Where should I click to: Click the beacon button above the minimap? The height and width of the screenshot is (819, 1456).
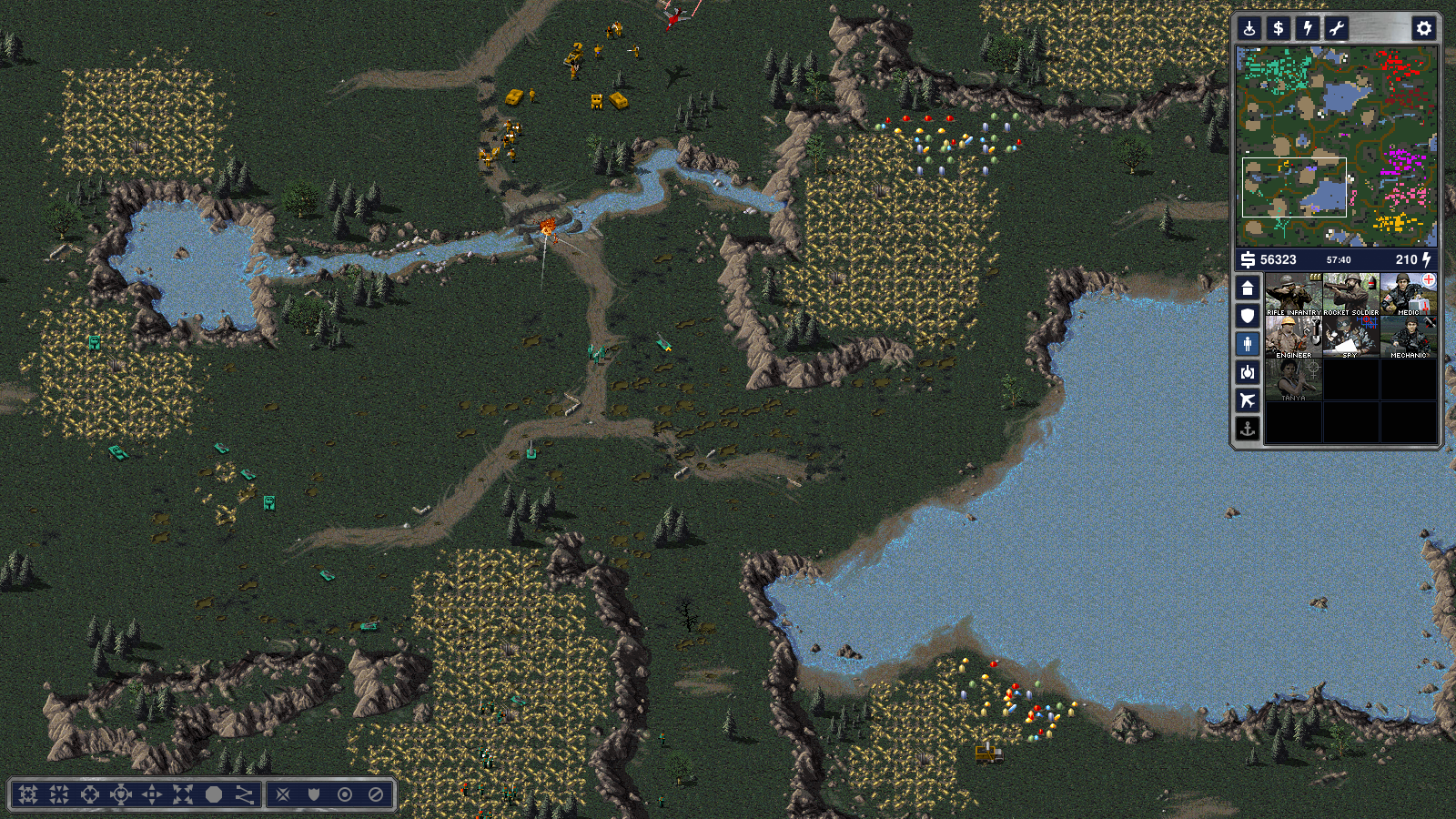[1249, 28]
